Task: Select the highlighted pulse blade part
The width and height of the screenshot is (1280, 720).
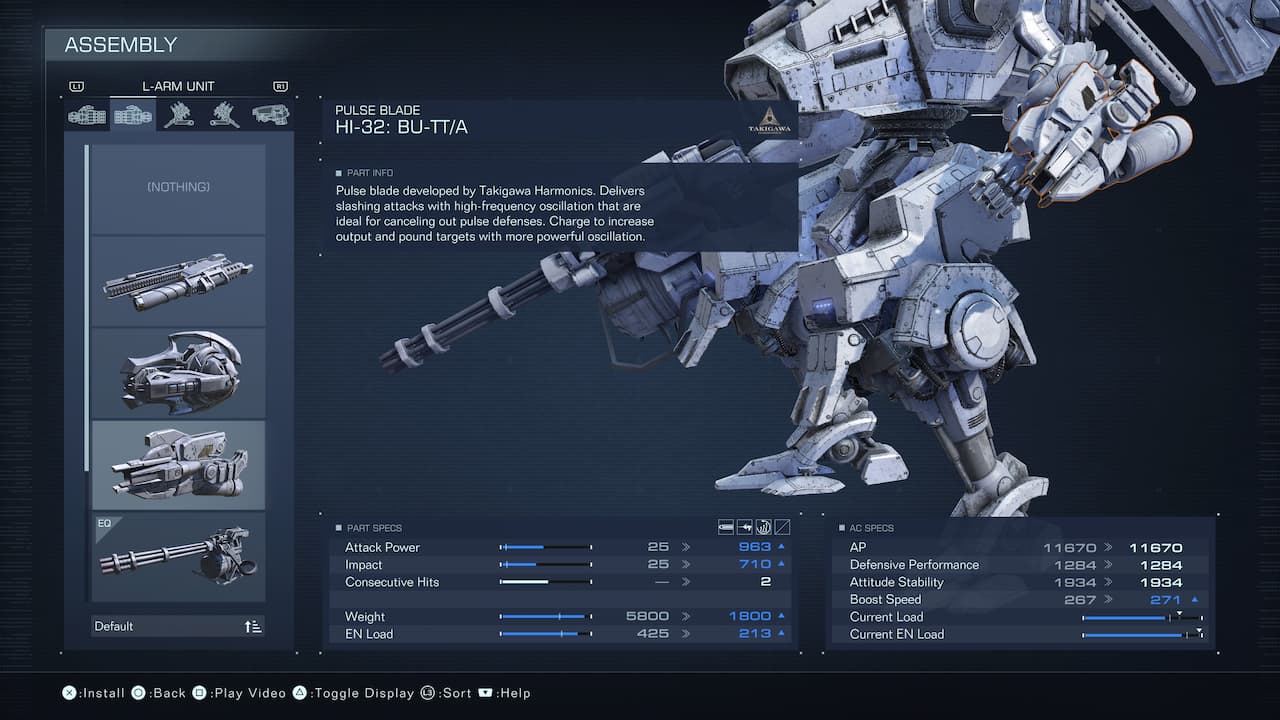Action: pos(178,465)
